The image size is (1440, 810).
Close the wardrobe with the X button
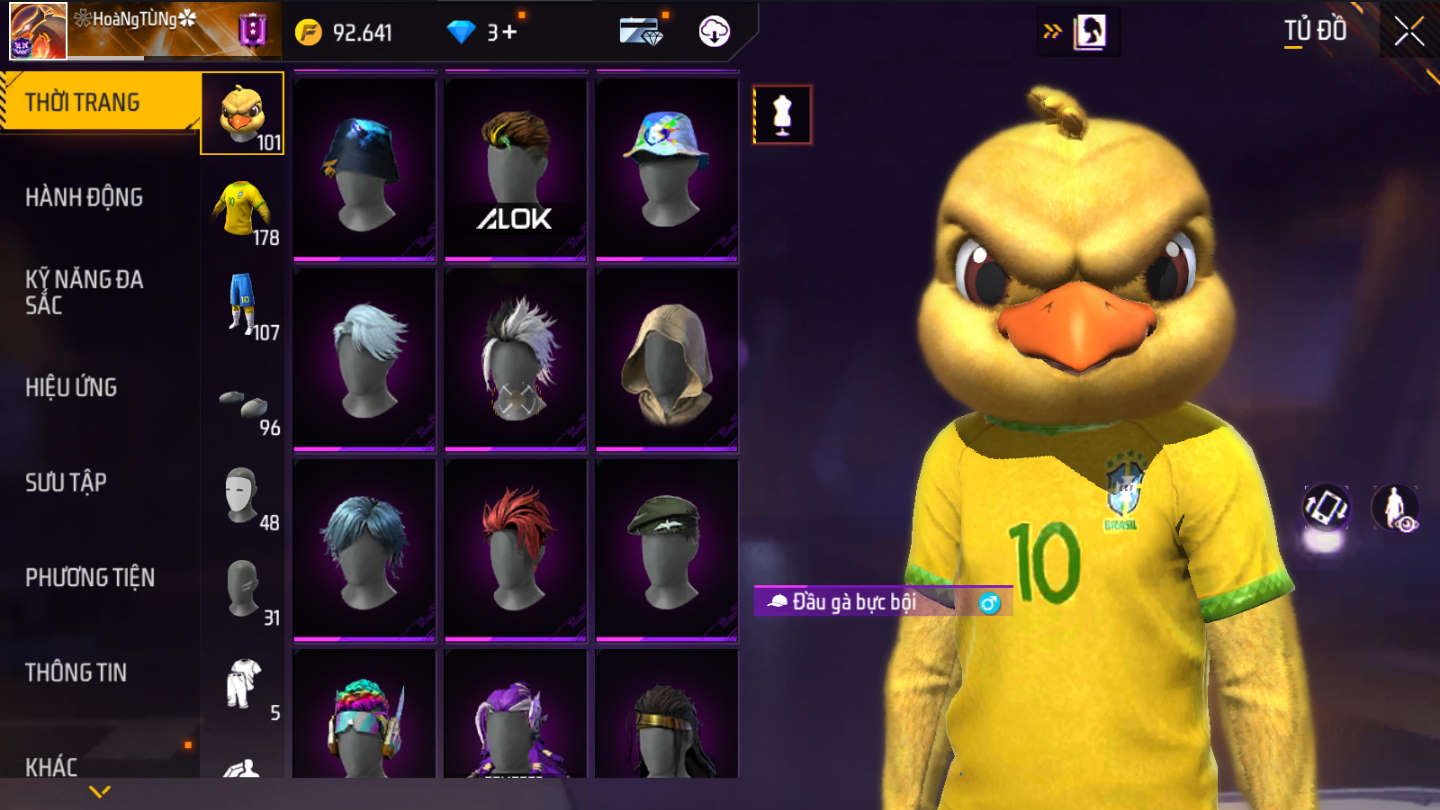click(x=1409, y=32)
